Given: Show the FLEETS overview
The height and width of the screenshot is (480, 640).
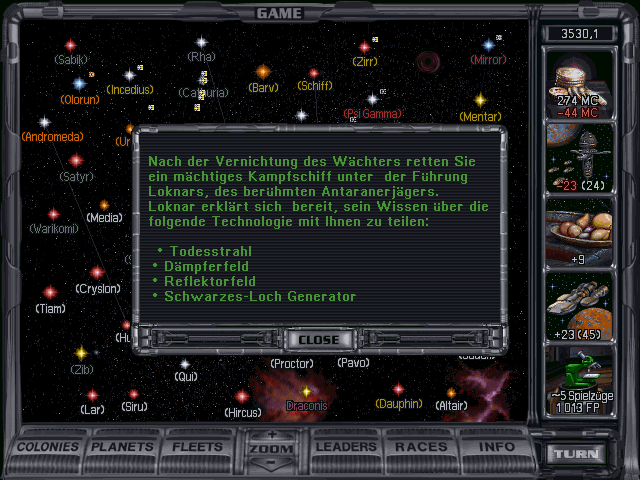Looking at the screenshot, I should point(198,447).
